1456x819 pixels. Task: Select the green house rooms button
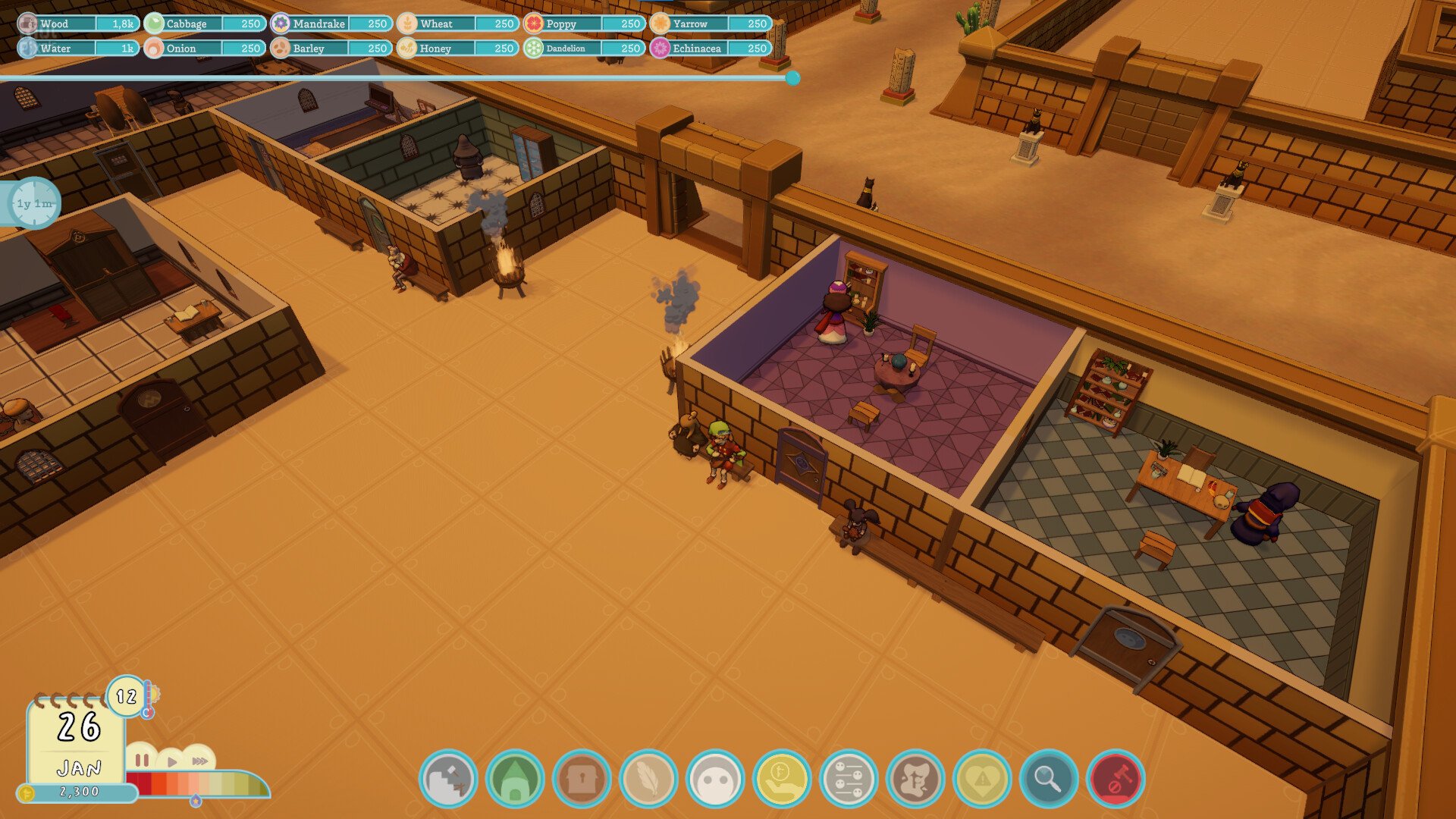point(515,778)
